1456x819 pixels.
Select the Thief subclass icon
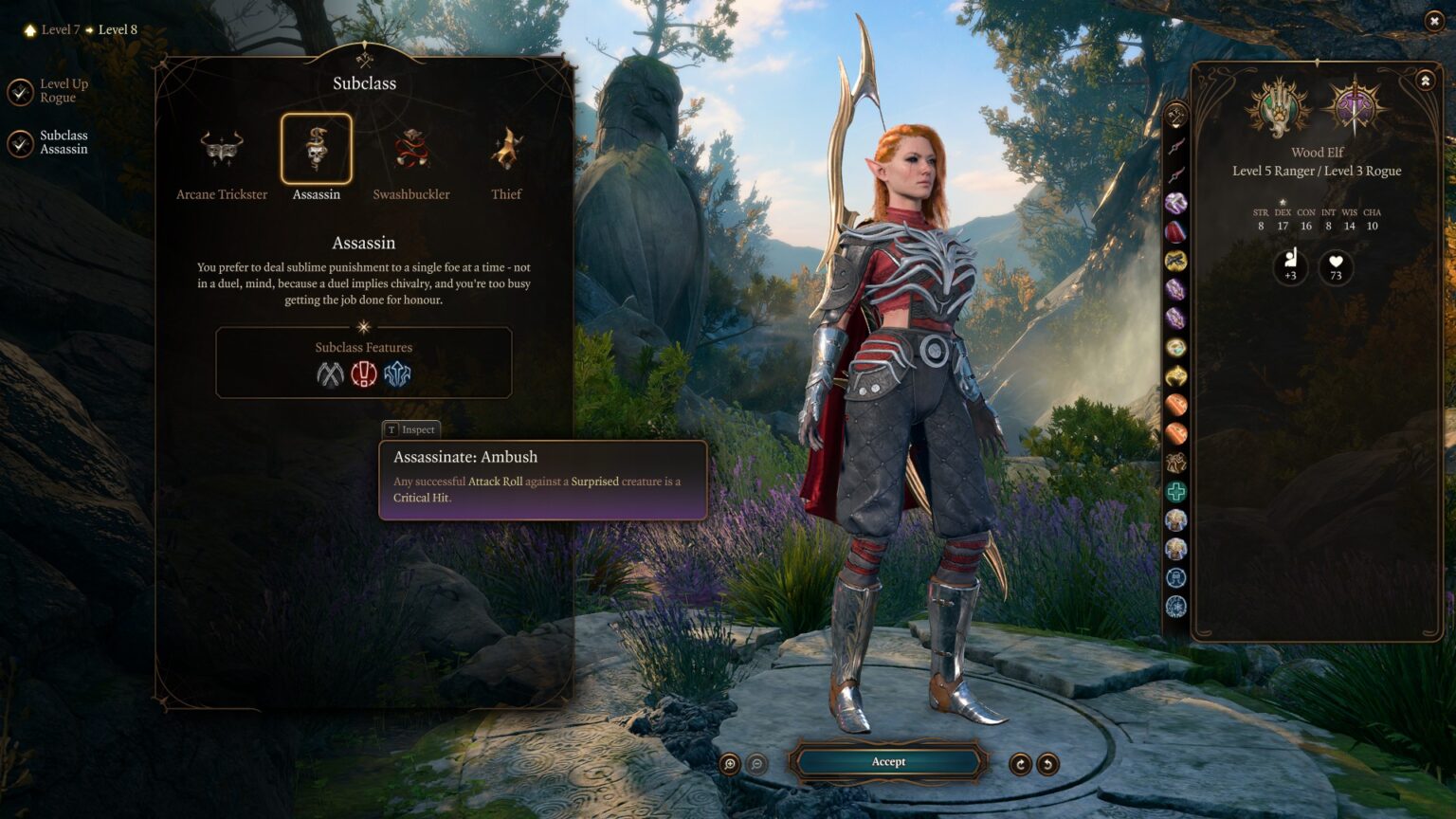[505, 150]
